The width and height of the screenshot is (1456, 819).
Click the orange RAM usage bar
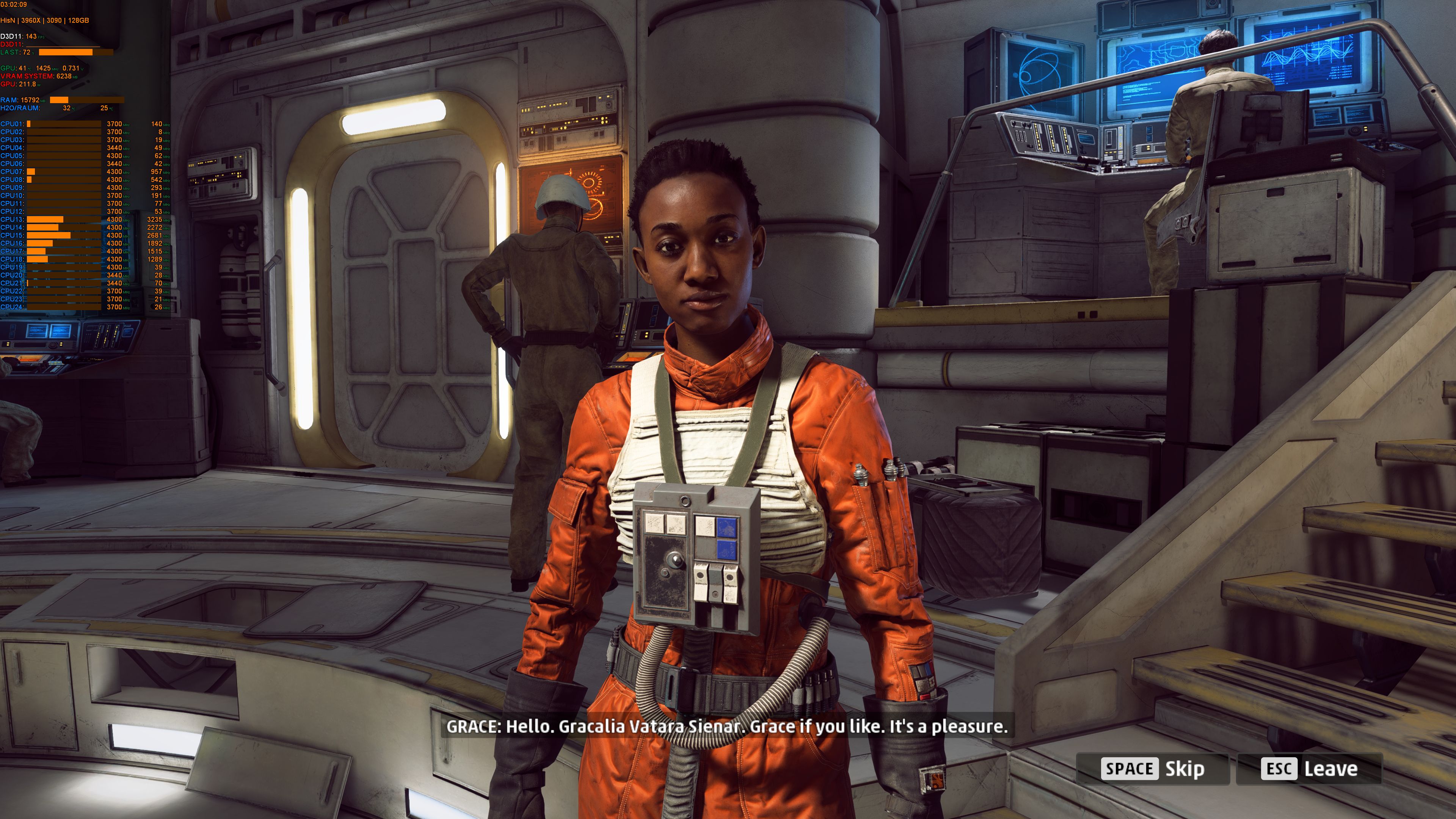click(59, 99)
